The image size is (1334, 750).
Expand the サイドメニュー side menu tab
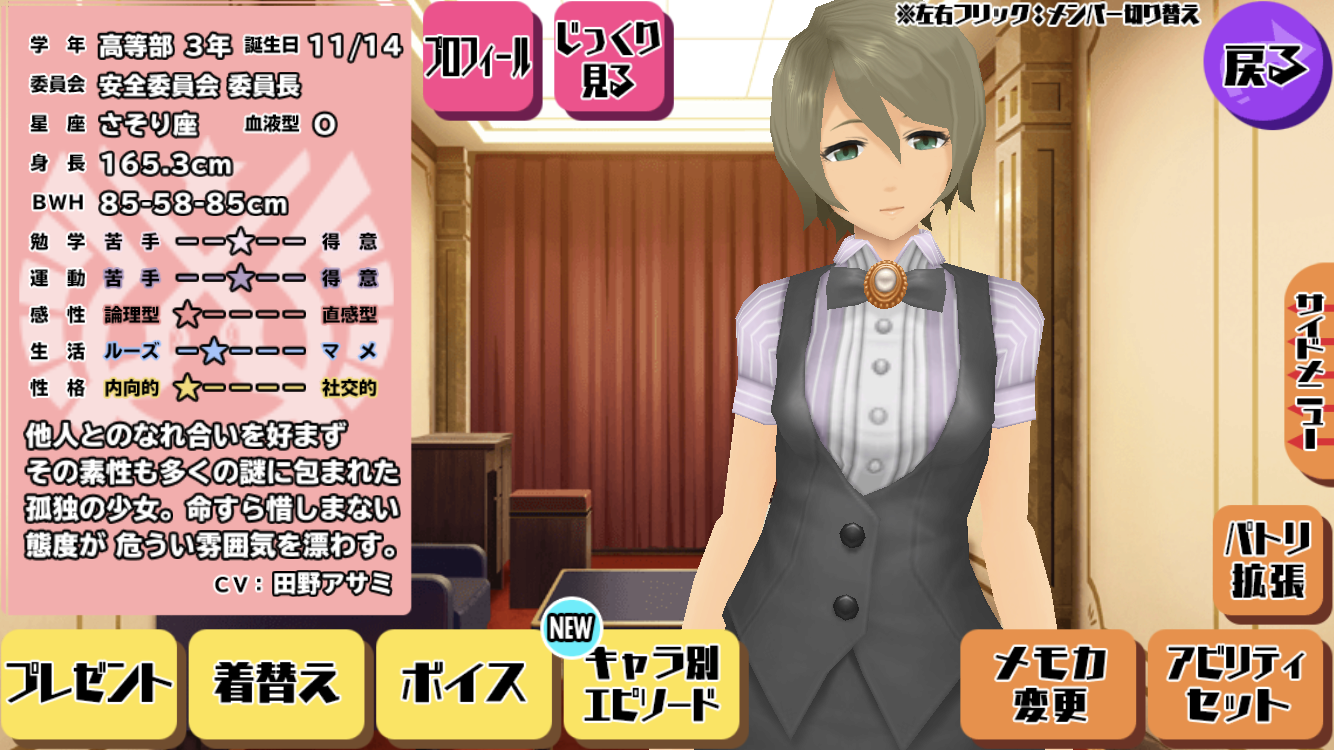pos(1310,370)
